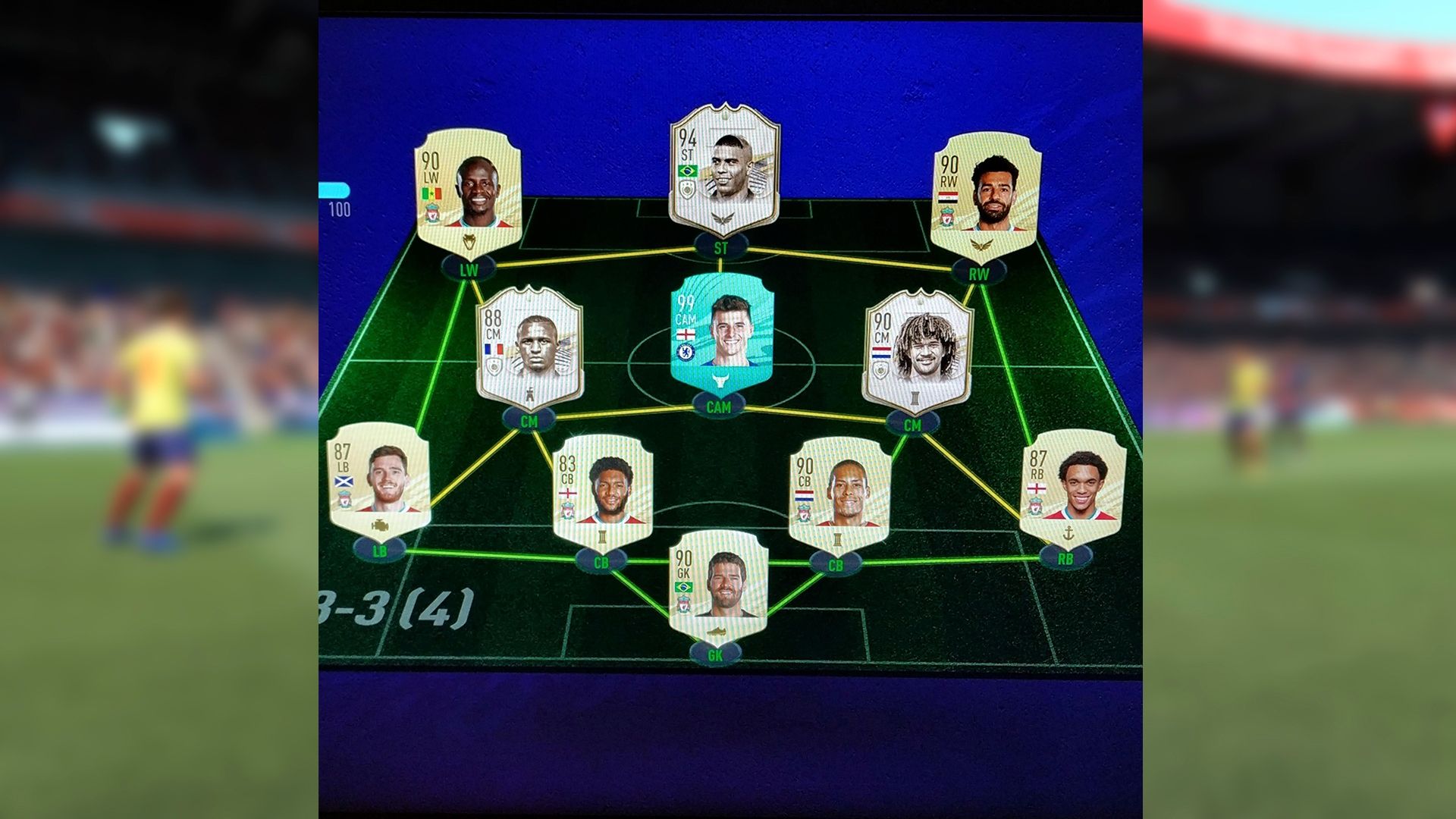
Task: Click the Chelsea badge on Mount's card
Action: coord(686,352)
